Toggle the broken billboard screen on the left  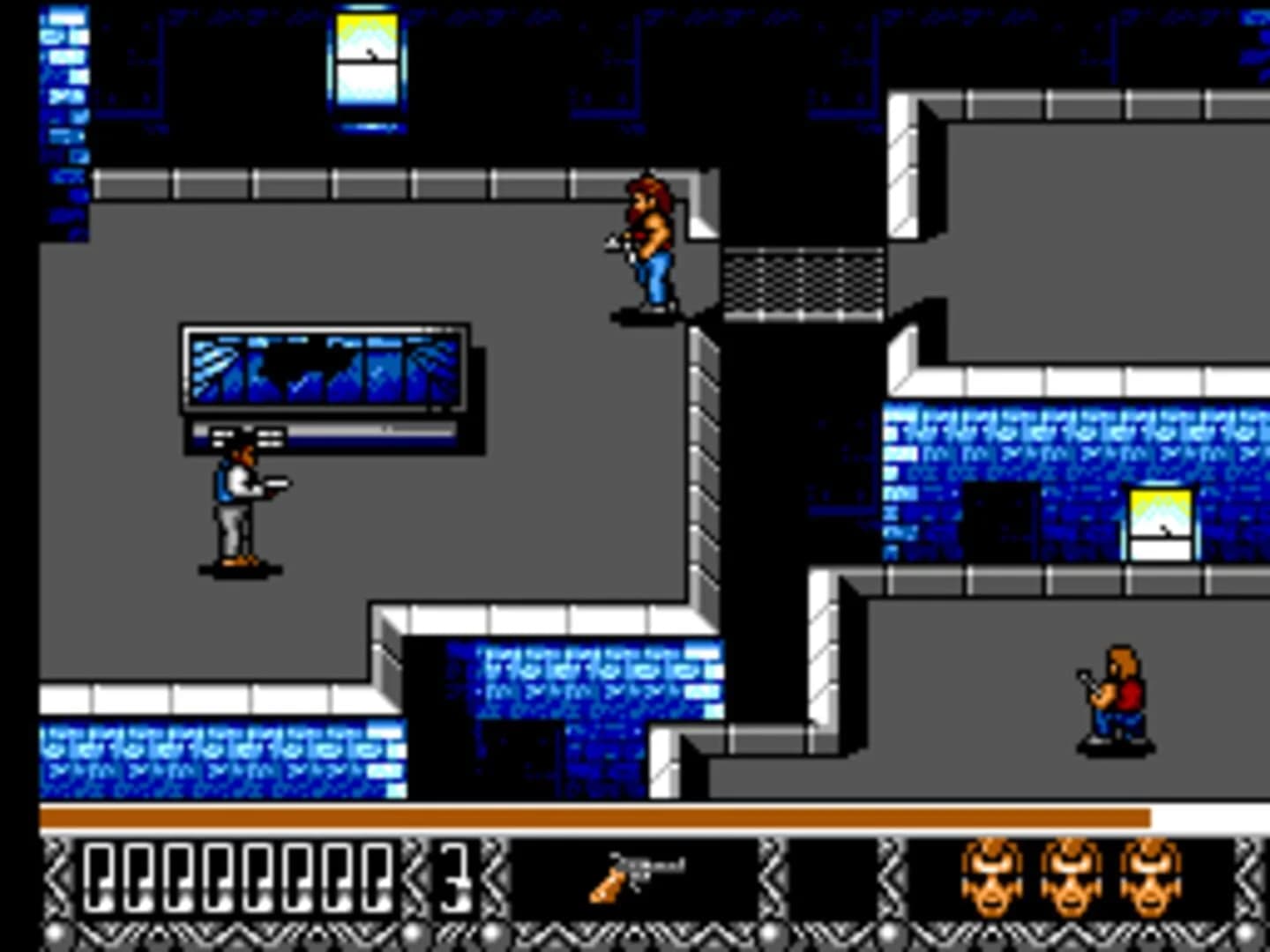click(326, 370)
